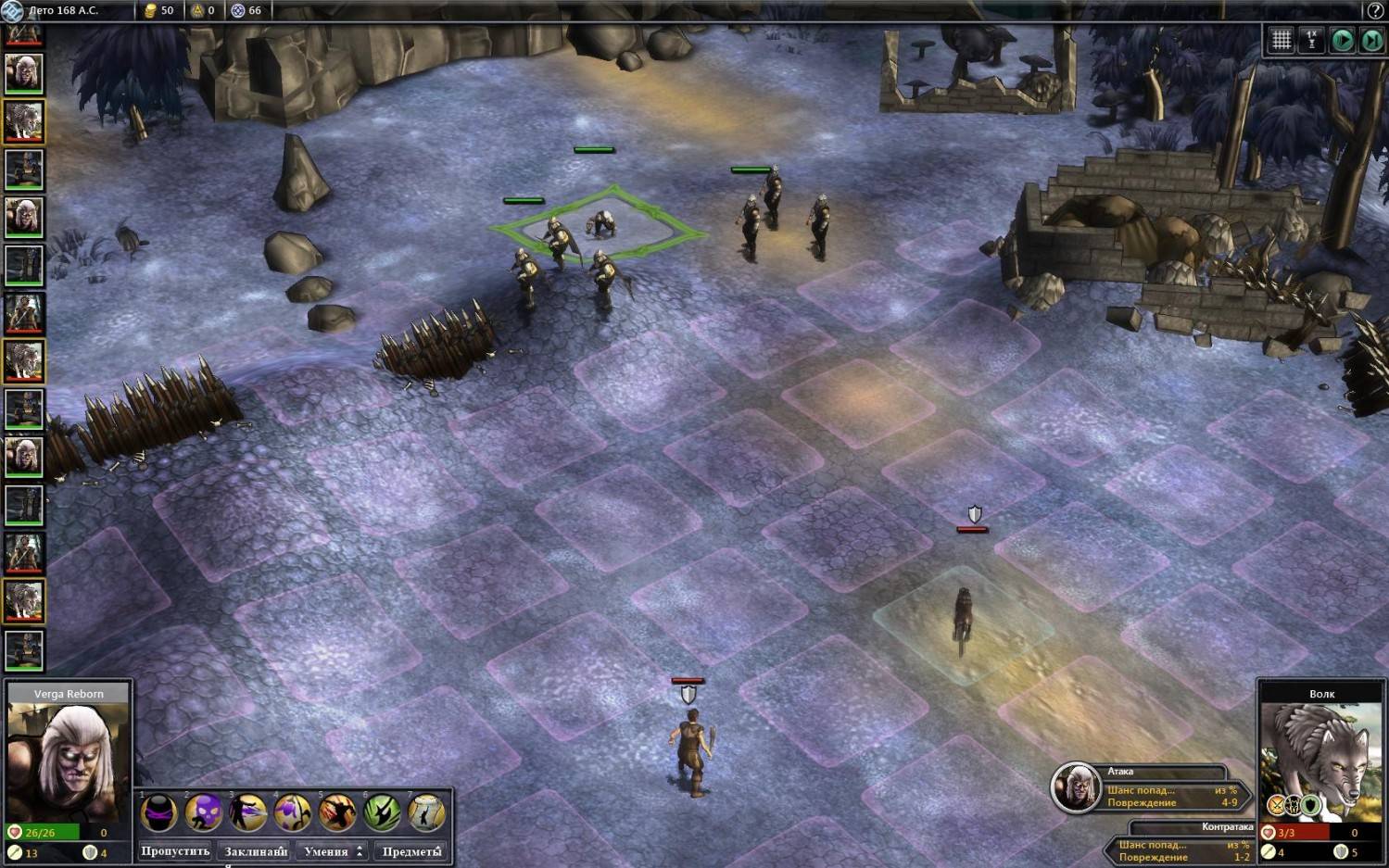This screenshot has width=1389, height=868.
Task: Click the green play auto-battle button
Action: [x=1342, y=40]
